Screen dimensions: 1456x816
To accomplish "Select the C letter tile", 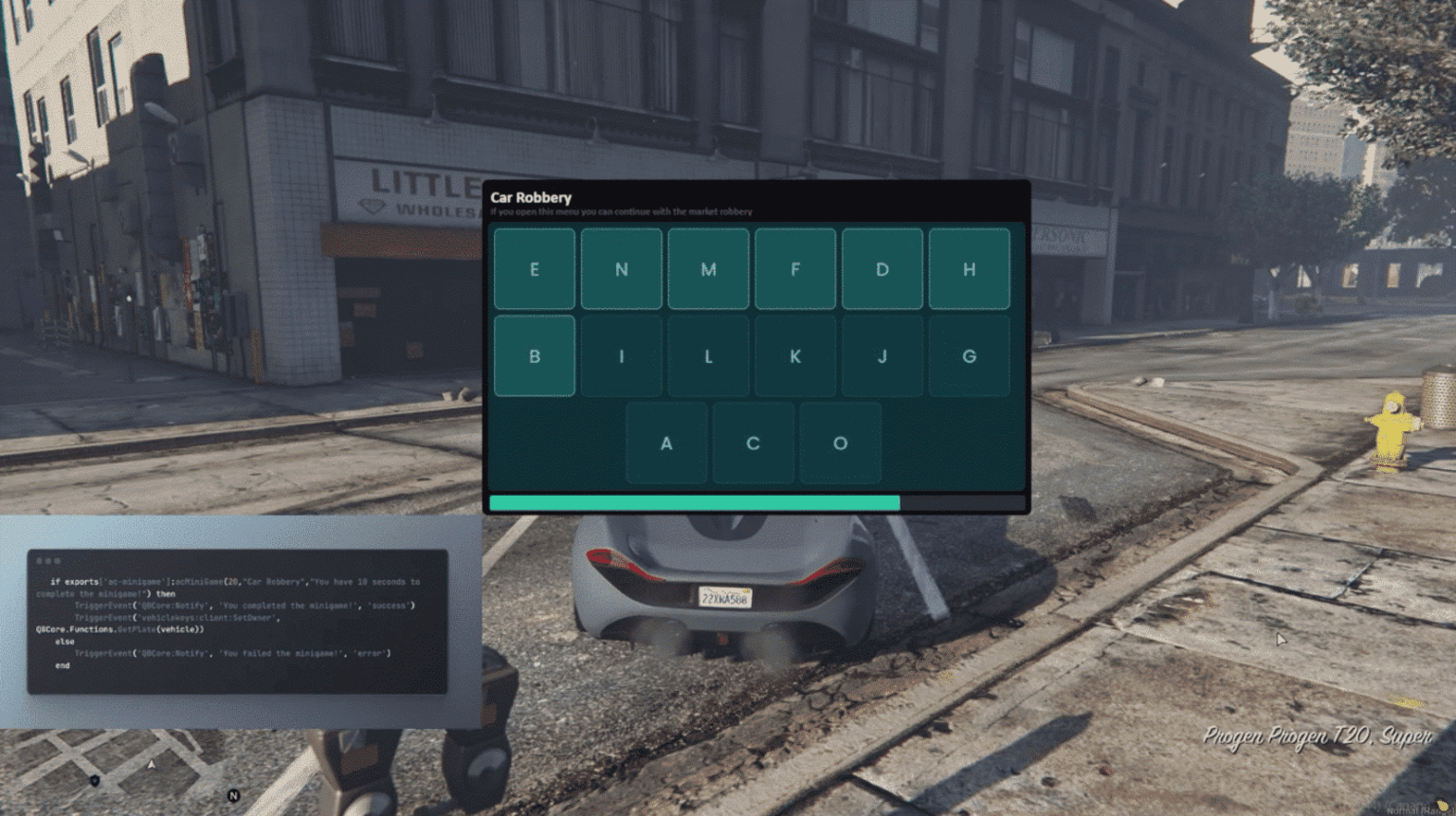I will coord(754,442).
